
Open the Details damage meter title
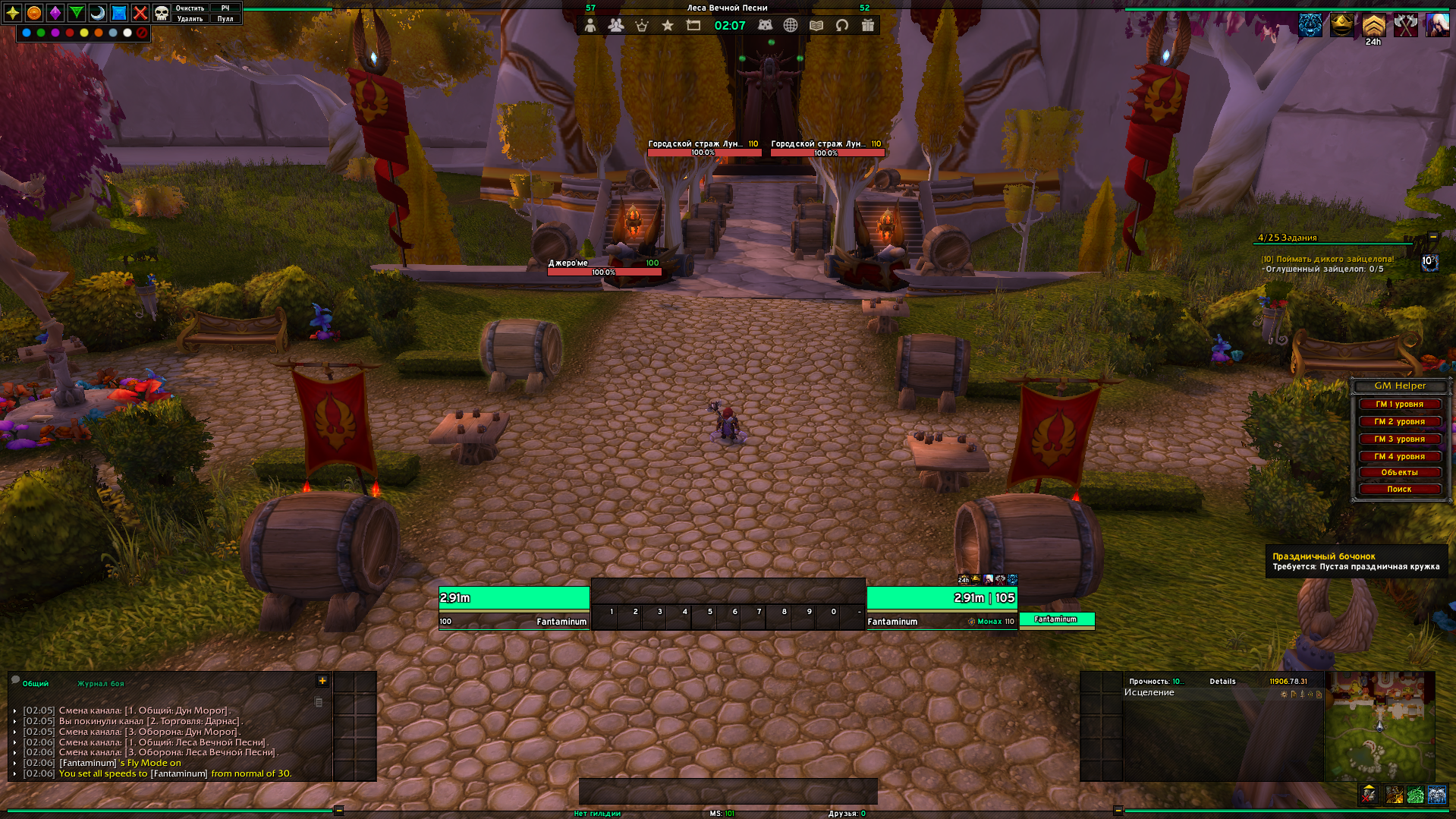click(x=1222, y=682)
